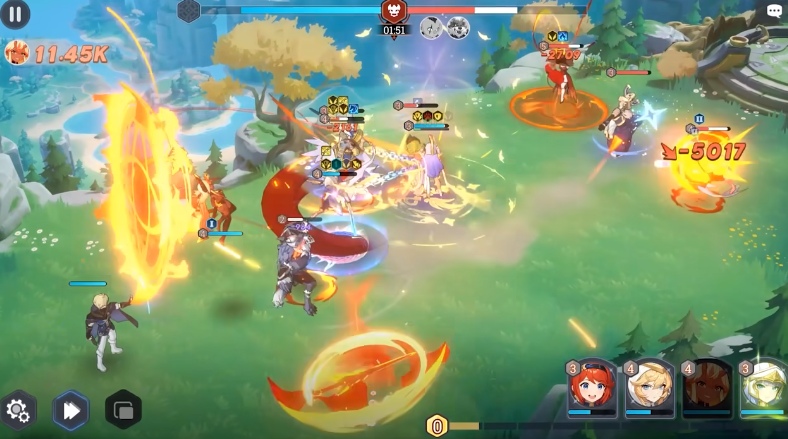Select the darkened dark-skinned hero portrait
Screen dimensions: 788x439
click(707, 388)
